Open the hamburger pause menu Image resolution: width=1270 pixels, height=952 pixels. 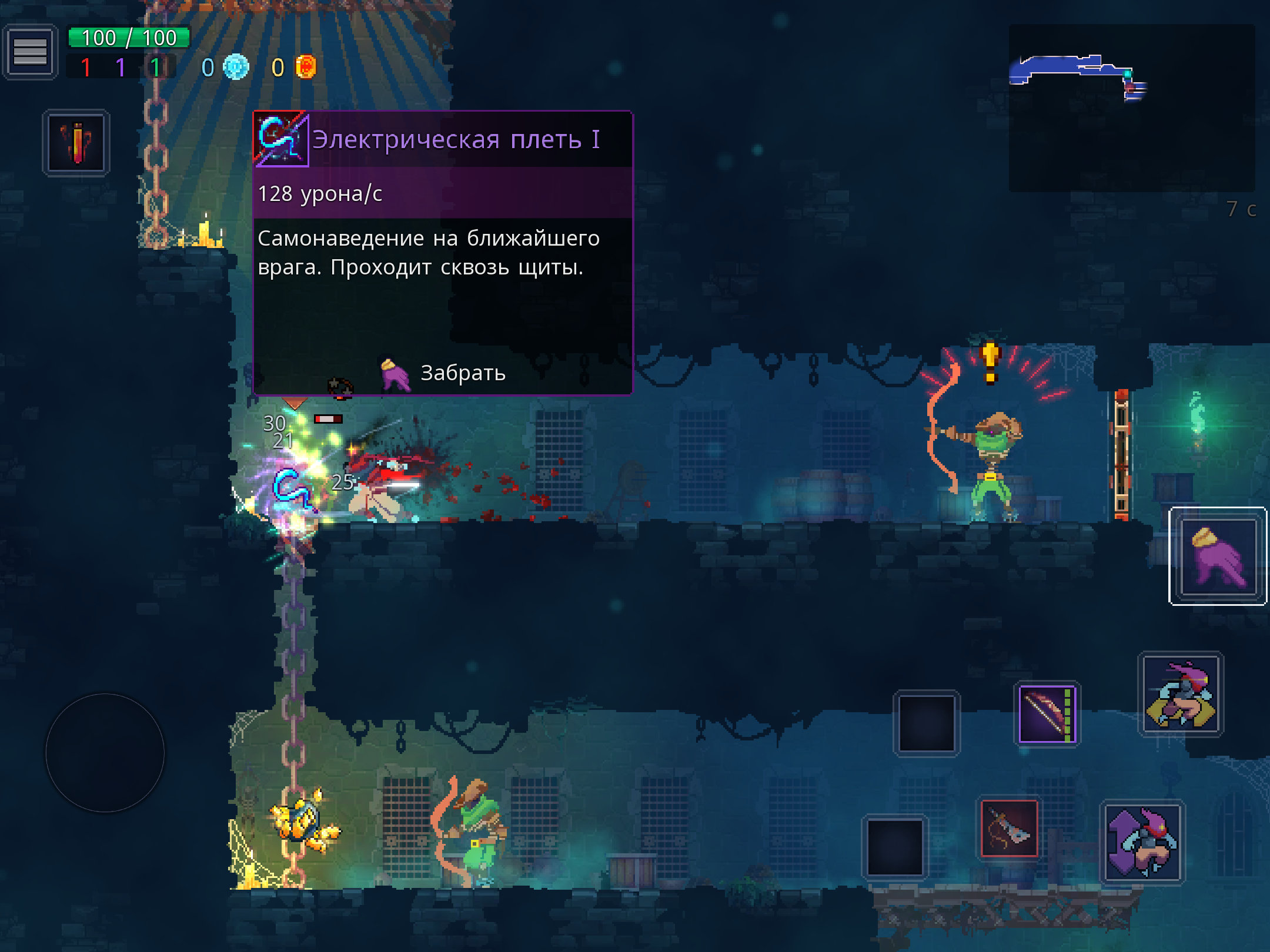click(x=30, y=52)
